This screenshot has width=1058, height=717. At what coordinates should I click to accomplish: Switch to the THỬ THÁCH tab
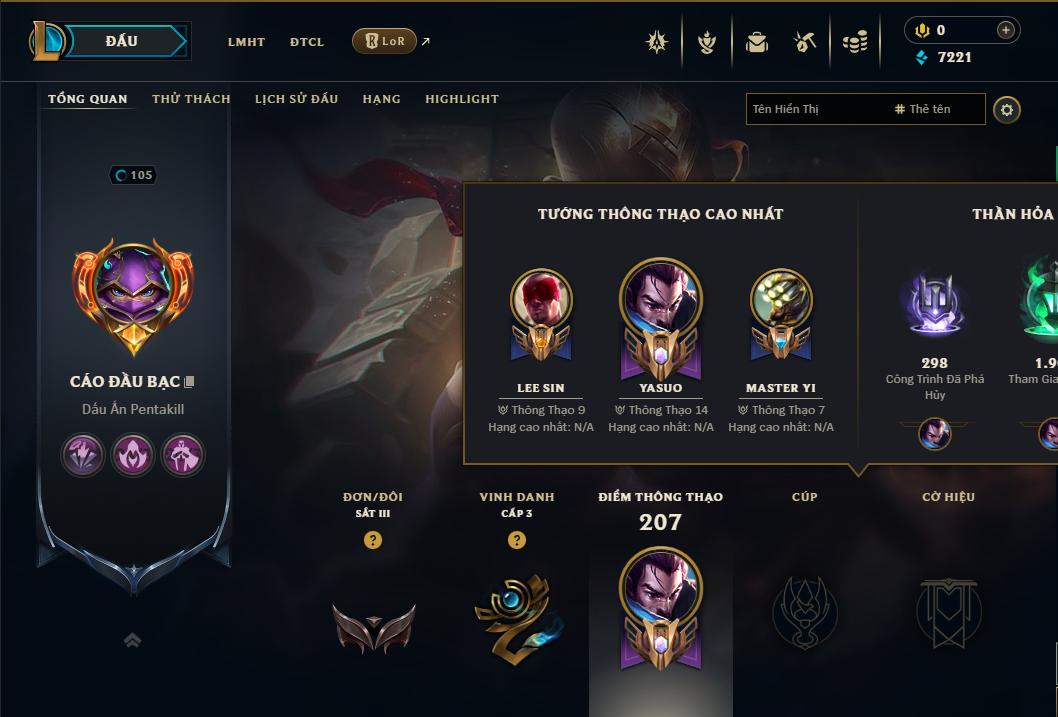pyautogui.click(x=191, y=99)
